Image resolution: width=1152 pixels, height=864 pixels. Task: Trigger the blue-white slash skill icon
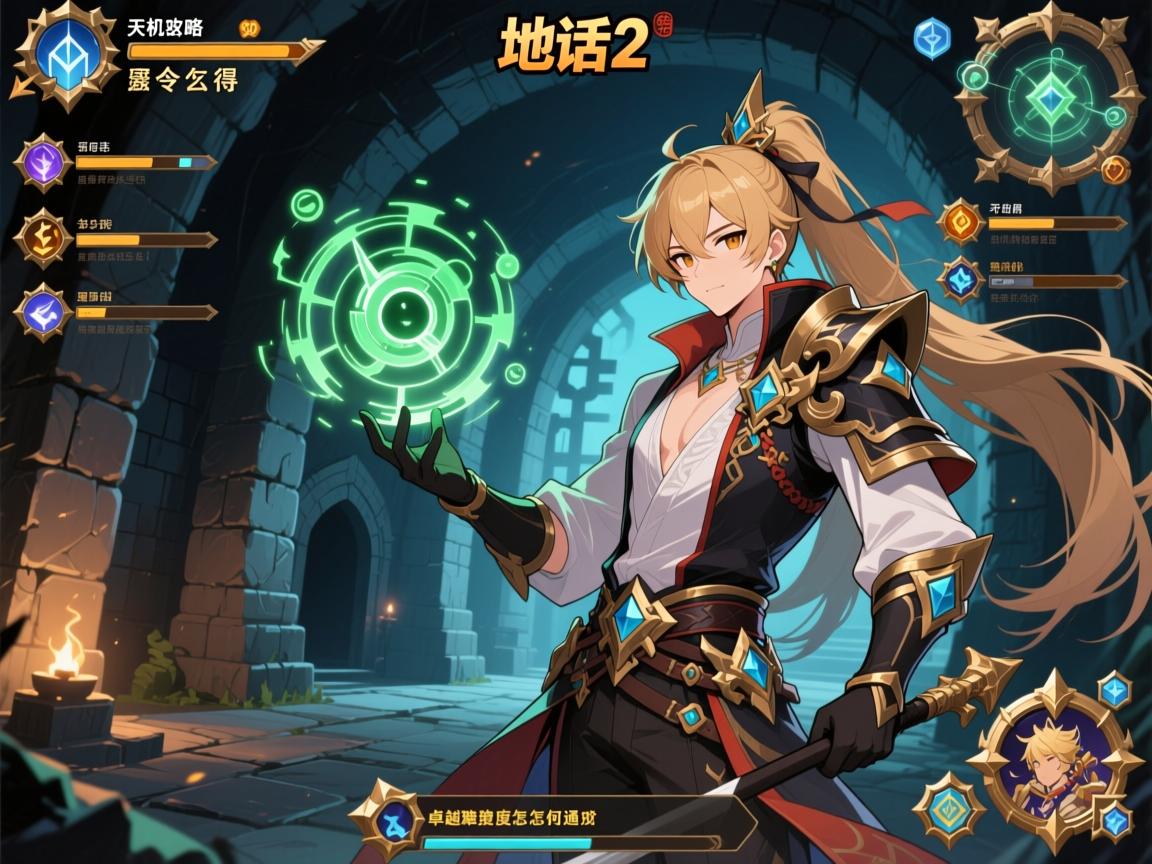tap(43, 312)
